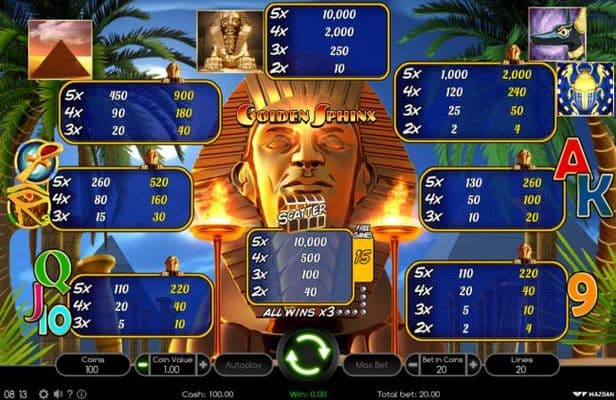Increase the Coin Value
The width and height of the screenshot is (616, 400).
click(204, 365)
